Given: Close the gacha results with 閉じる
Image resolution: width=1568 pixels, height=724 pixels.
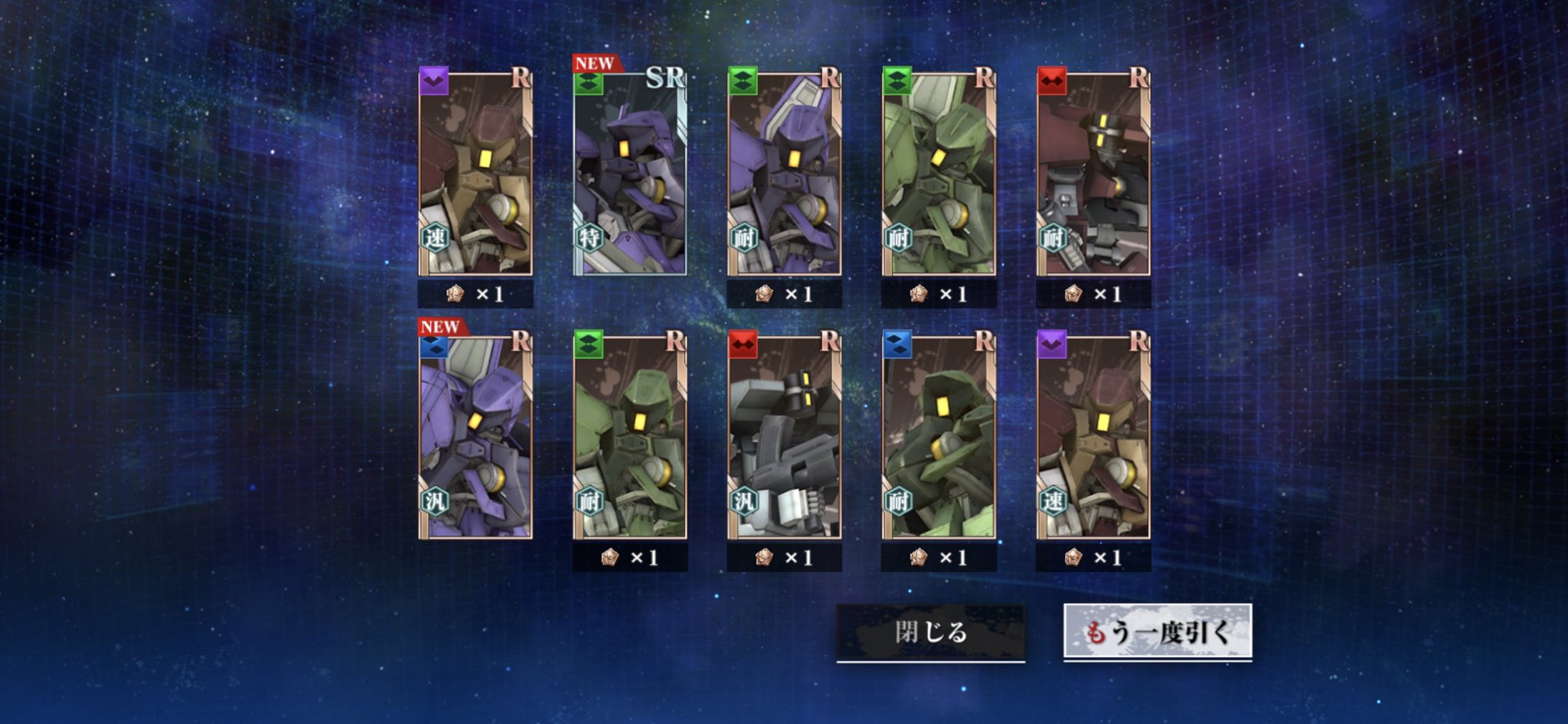Looking at the screenshot, I should [930, 632].
